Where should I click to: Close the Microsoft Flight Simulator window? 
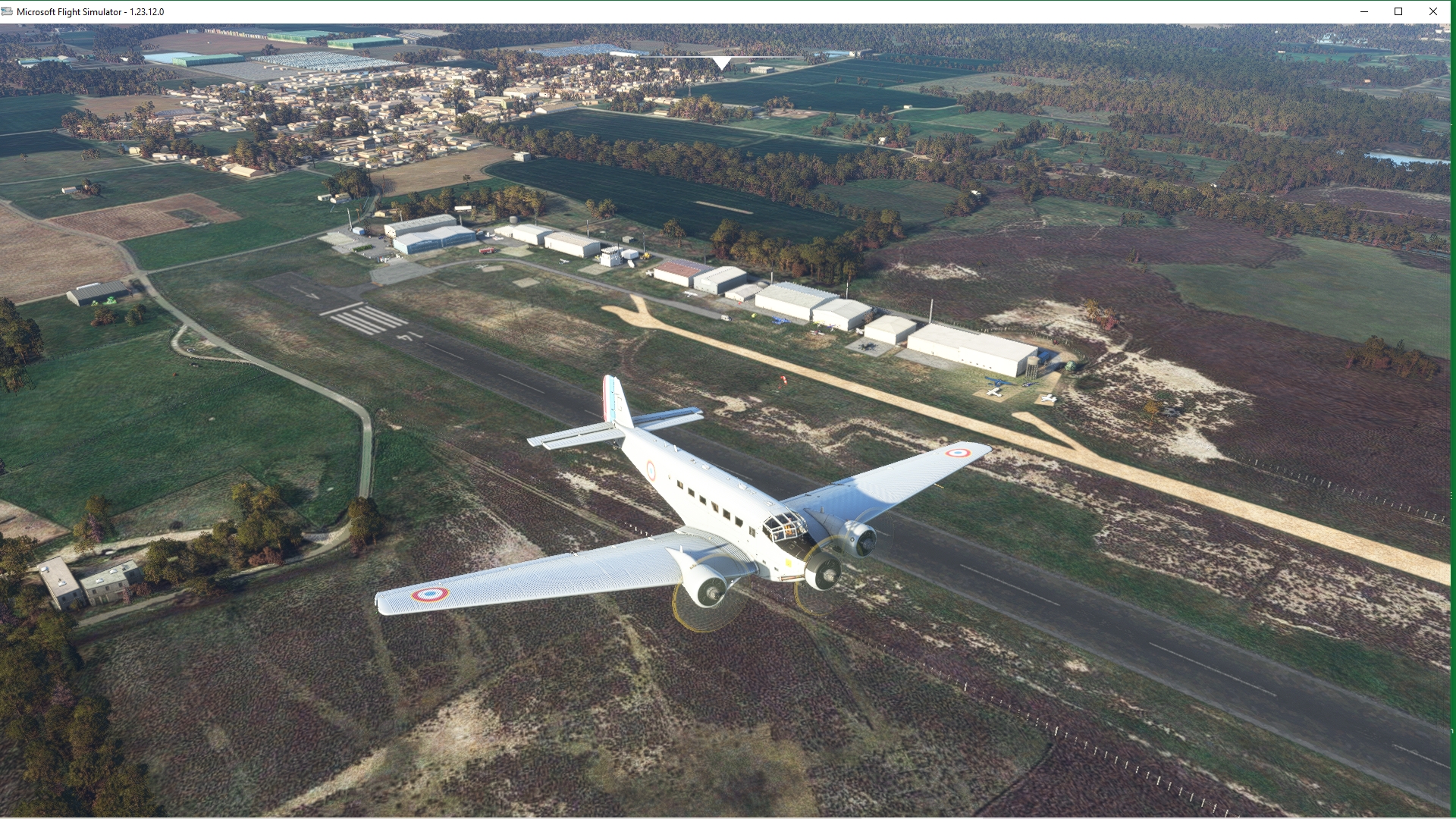tap(1432, 11)
